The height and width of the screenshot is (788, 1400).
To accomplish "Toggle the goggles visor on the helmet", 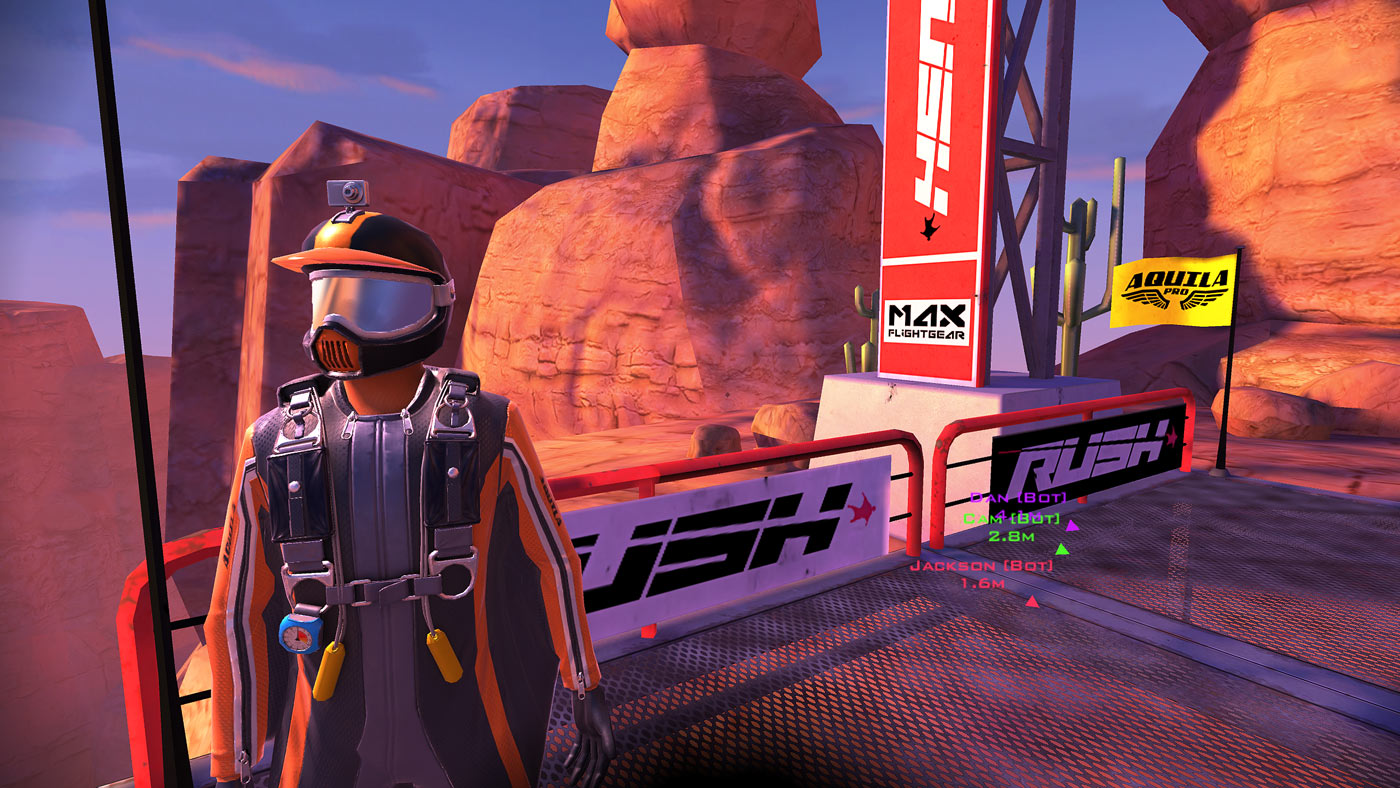I will tap(373, 300).
